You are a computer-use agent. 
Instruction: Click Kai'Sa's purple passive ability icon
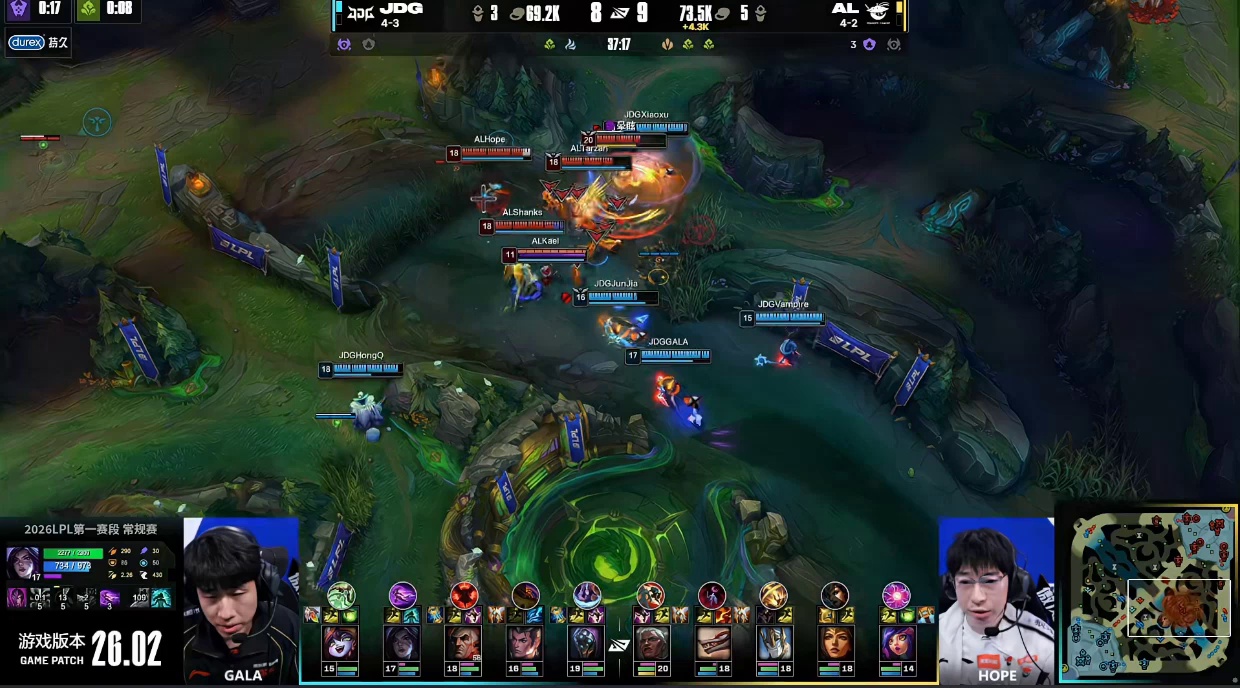click(16, 597)
